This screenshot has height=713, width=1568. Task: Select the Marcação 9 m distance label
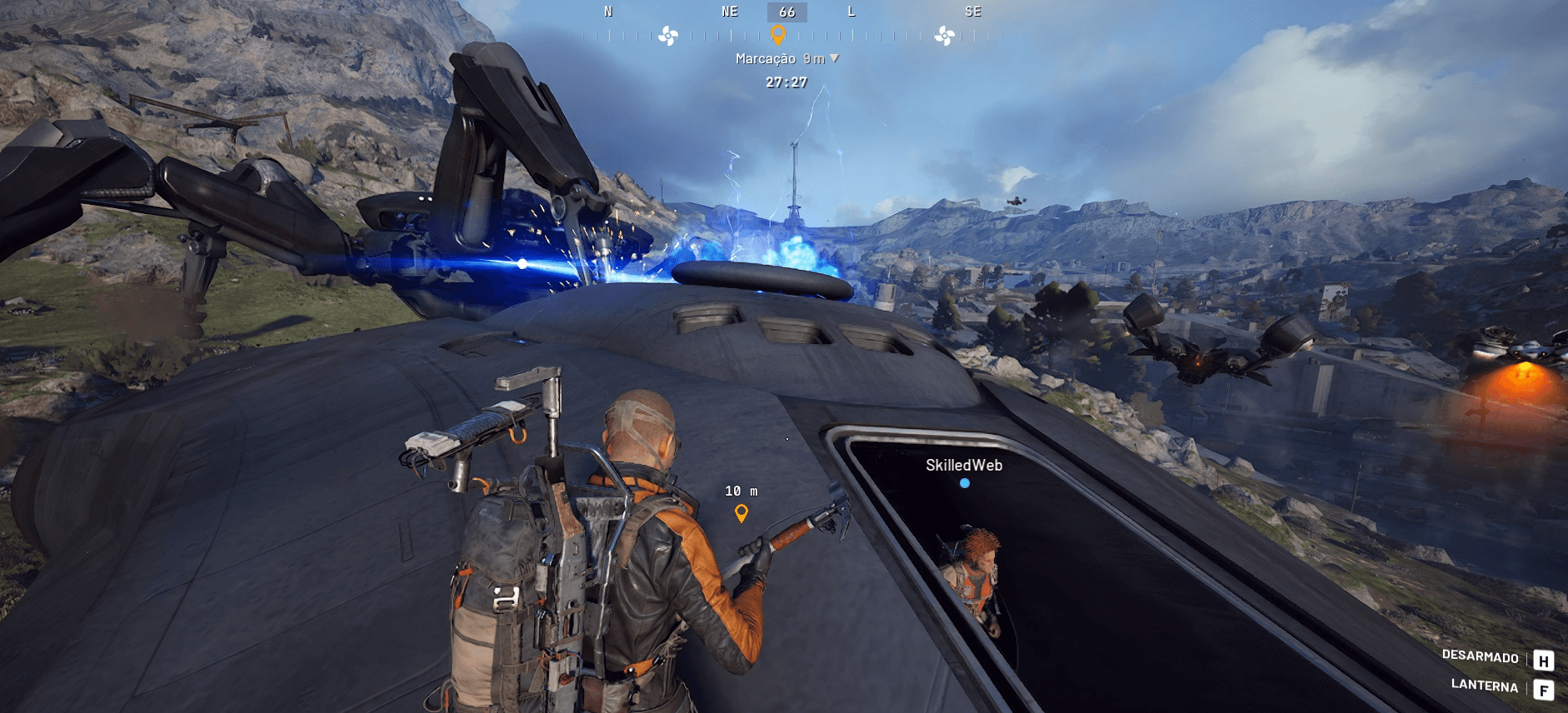click(786, 58)
